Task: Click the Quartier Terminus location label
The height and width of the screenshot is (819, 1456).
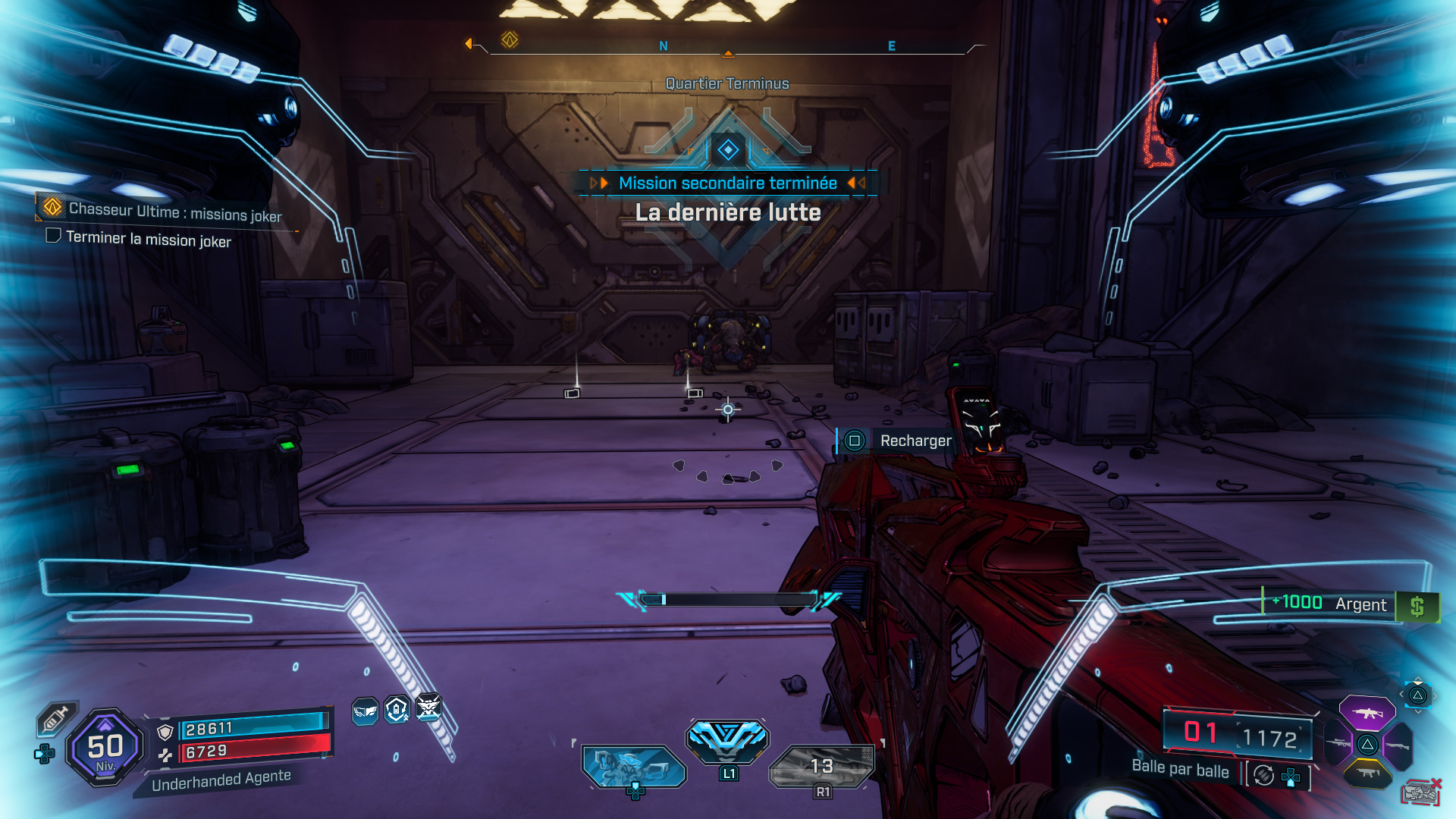Action: [726, 83]
